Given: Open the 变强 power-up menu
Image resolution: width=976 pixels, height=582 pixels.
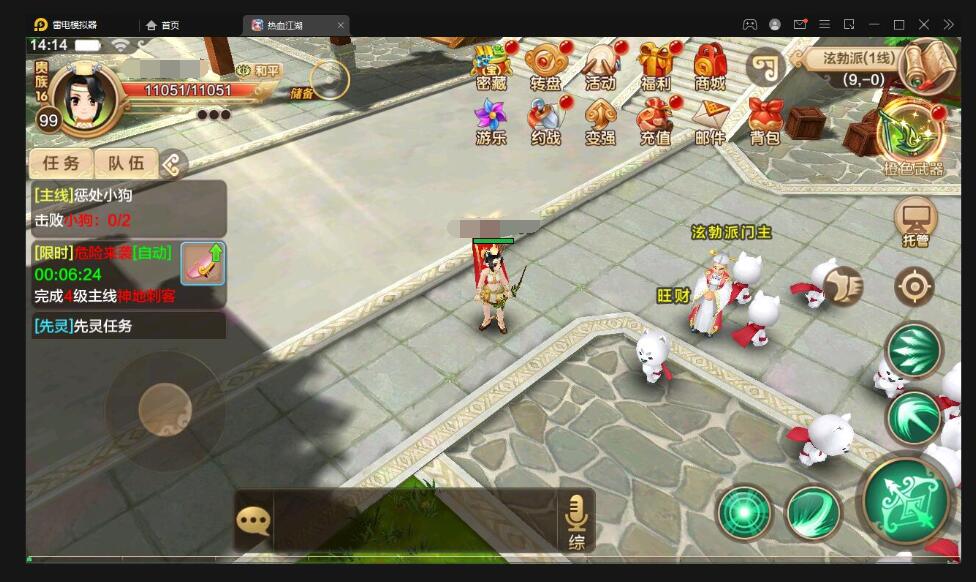Looking at the screenshot, I should point(601,121).
